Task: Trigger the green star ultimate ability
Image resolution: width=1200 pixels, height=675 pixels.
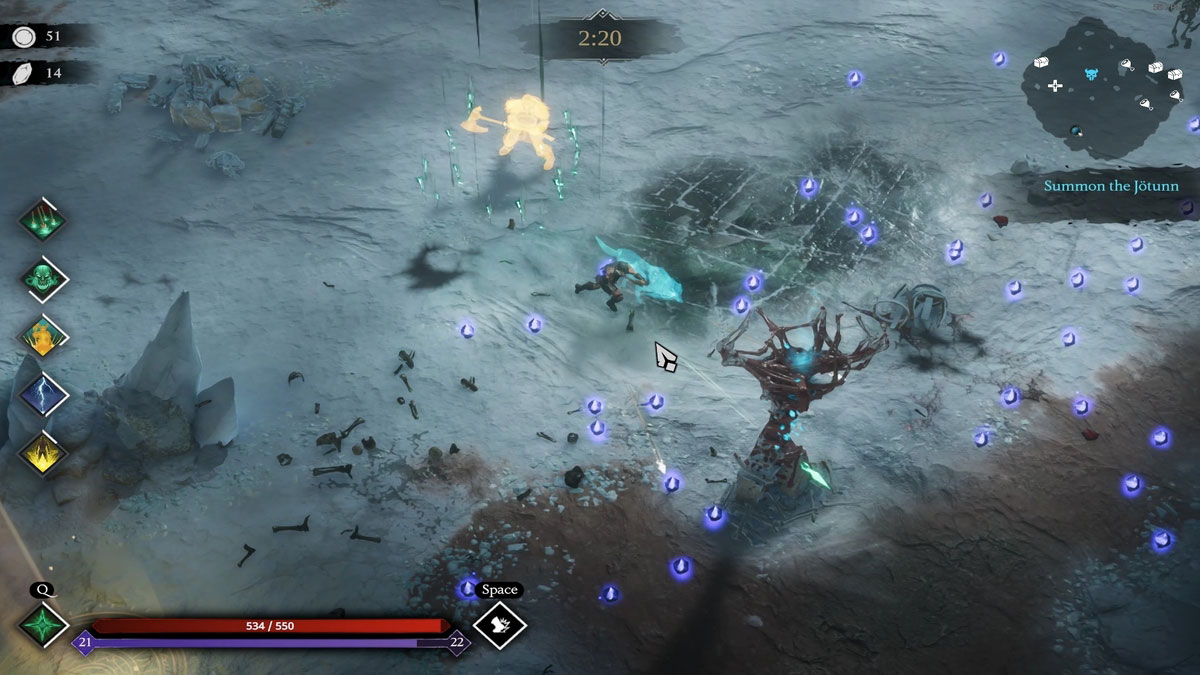Action: pyautogui.click(x=43, y=626)
